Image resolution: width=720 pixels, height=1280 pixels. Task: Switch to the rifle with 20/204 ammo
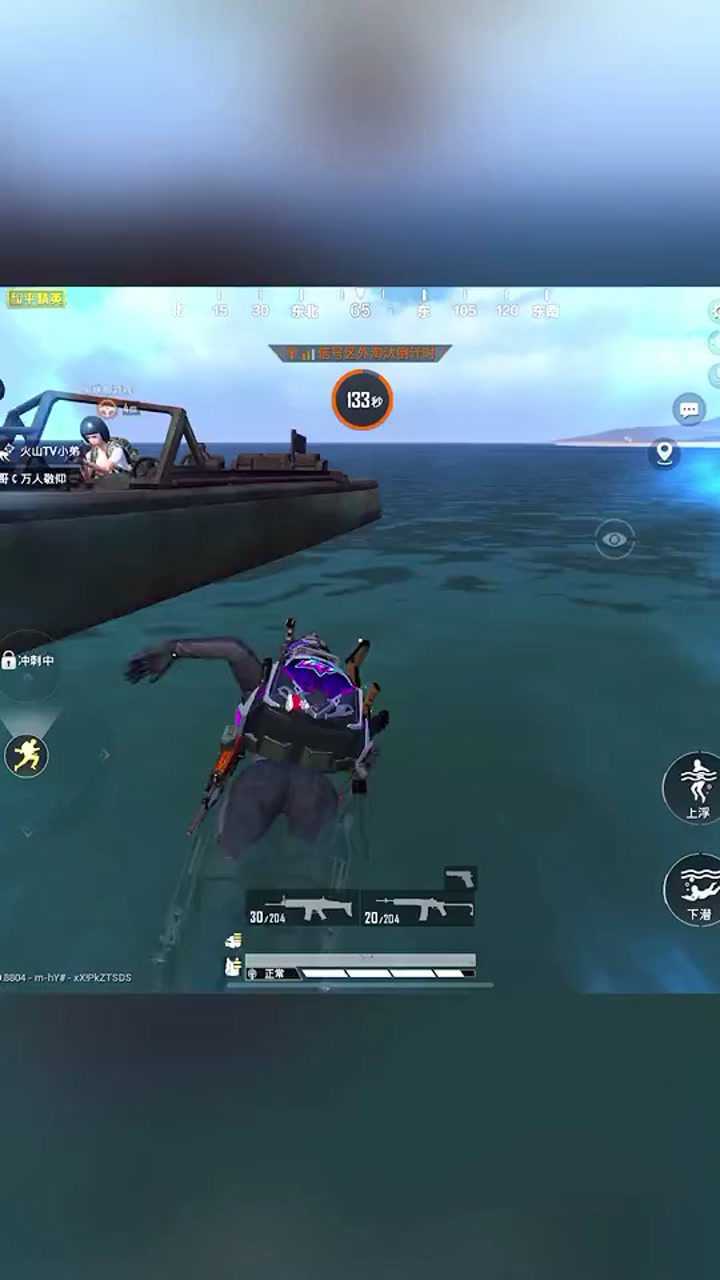click(418, 908)
